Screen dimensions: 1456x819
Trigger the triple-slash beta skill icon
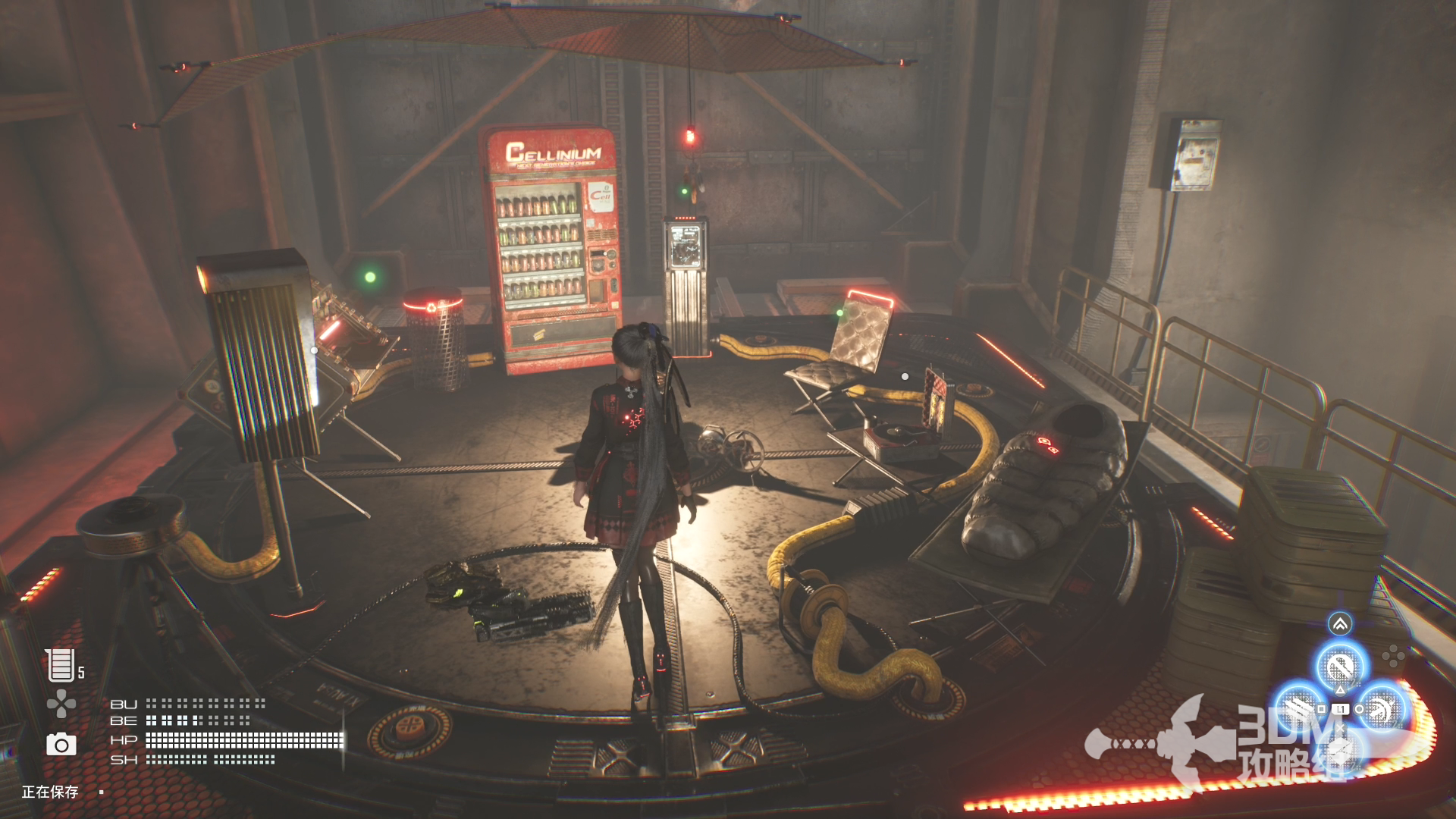point(1299,709)
